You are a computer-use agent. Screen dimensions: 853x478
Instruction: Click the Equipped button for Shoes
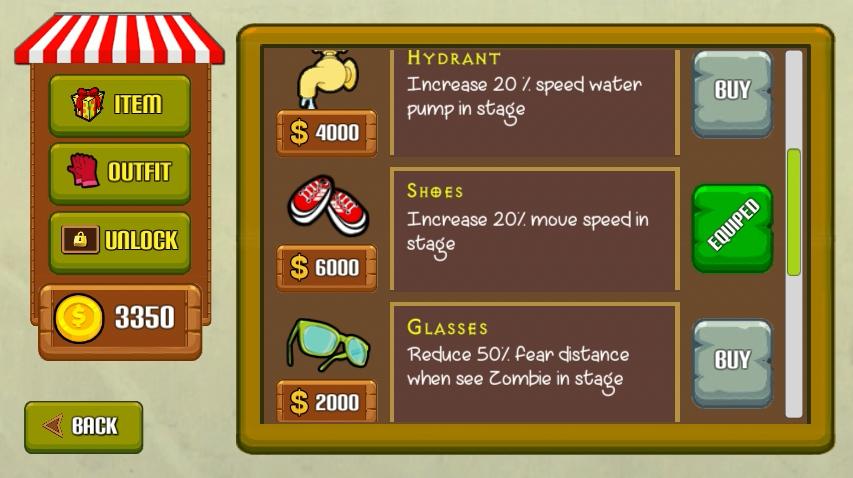(x=732, y=228)
